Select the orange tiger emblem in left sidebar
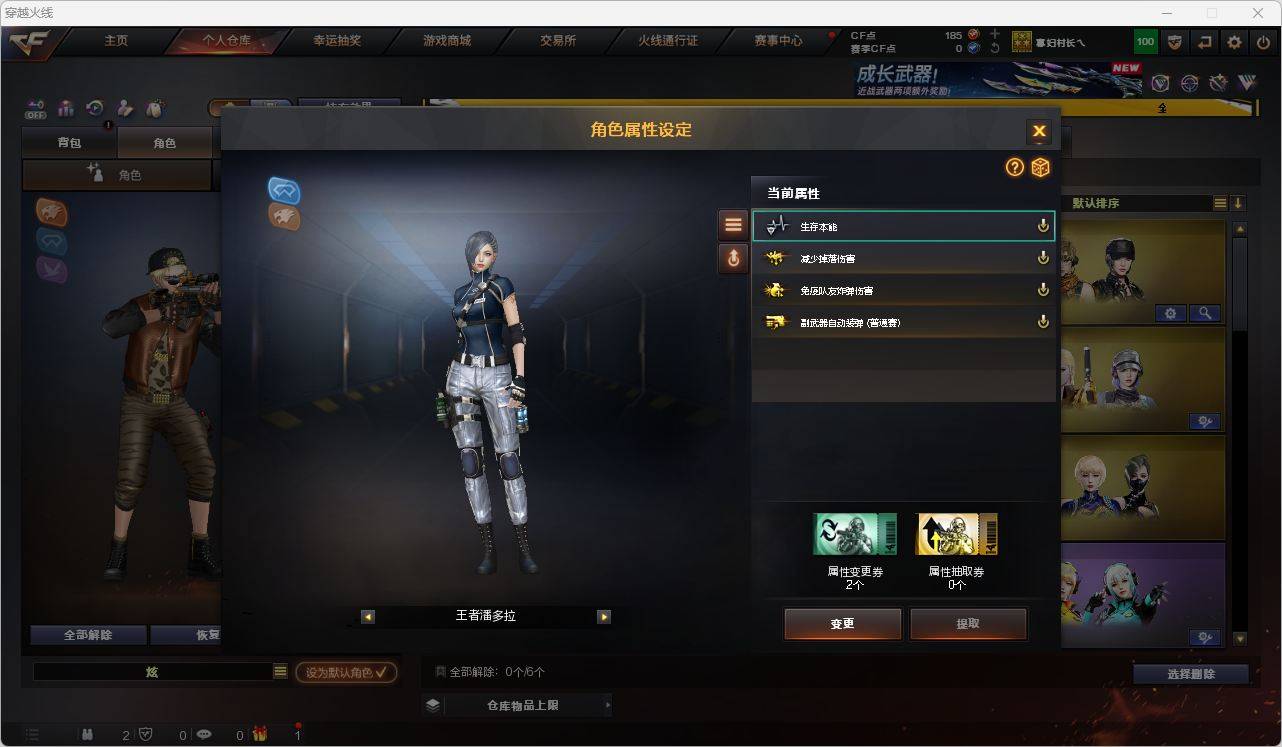 tap(50, 212)
